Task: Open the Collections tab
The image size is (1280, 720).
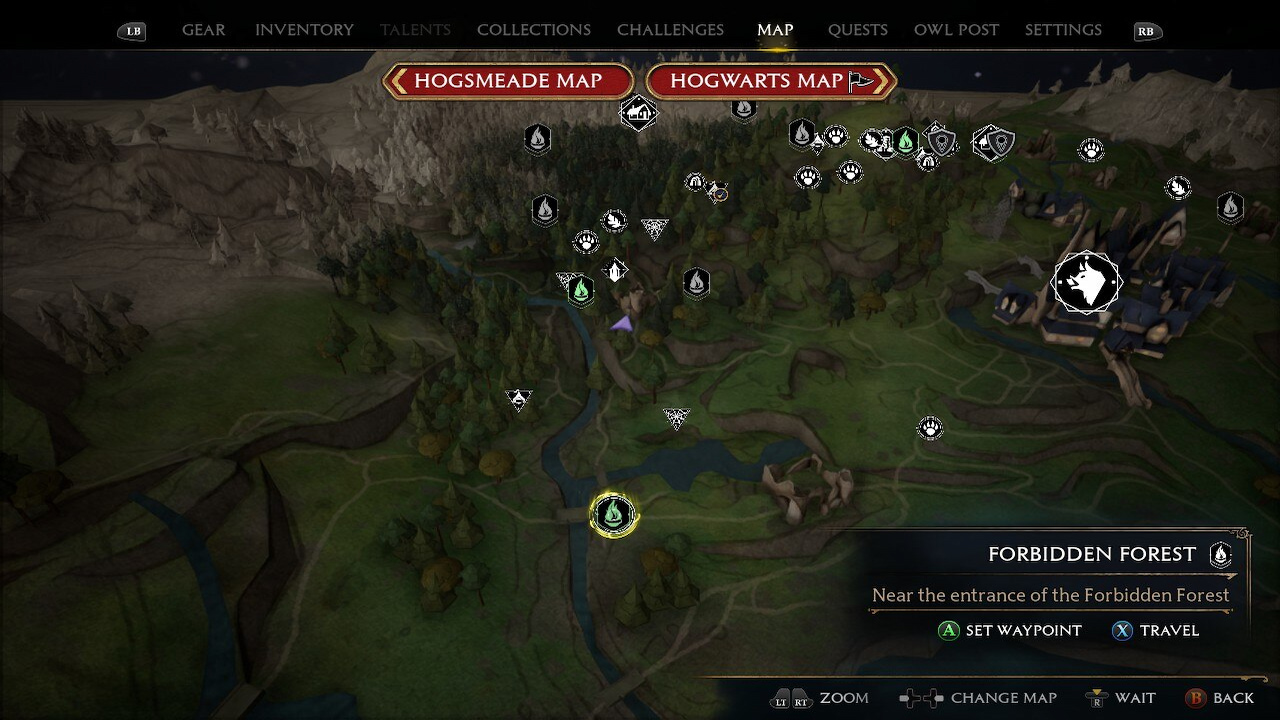Action: pyautogui.click(x=533, y=30)
